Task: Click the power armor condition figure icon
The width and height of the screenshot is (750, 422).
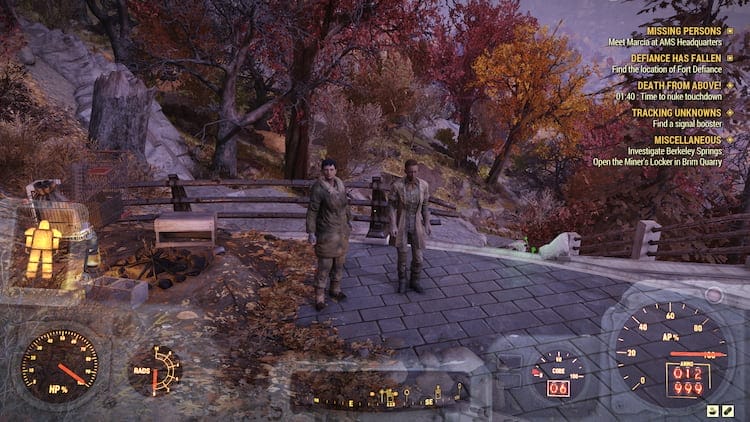Action: tap(42, 247)
